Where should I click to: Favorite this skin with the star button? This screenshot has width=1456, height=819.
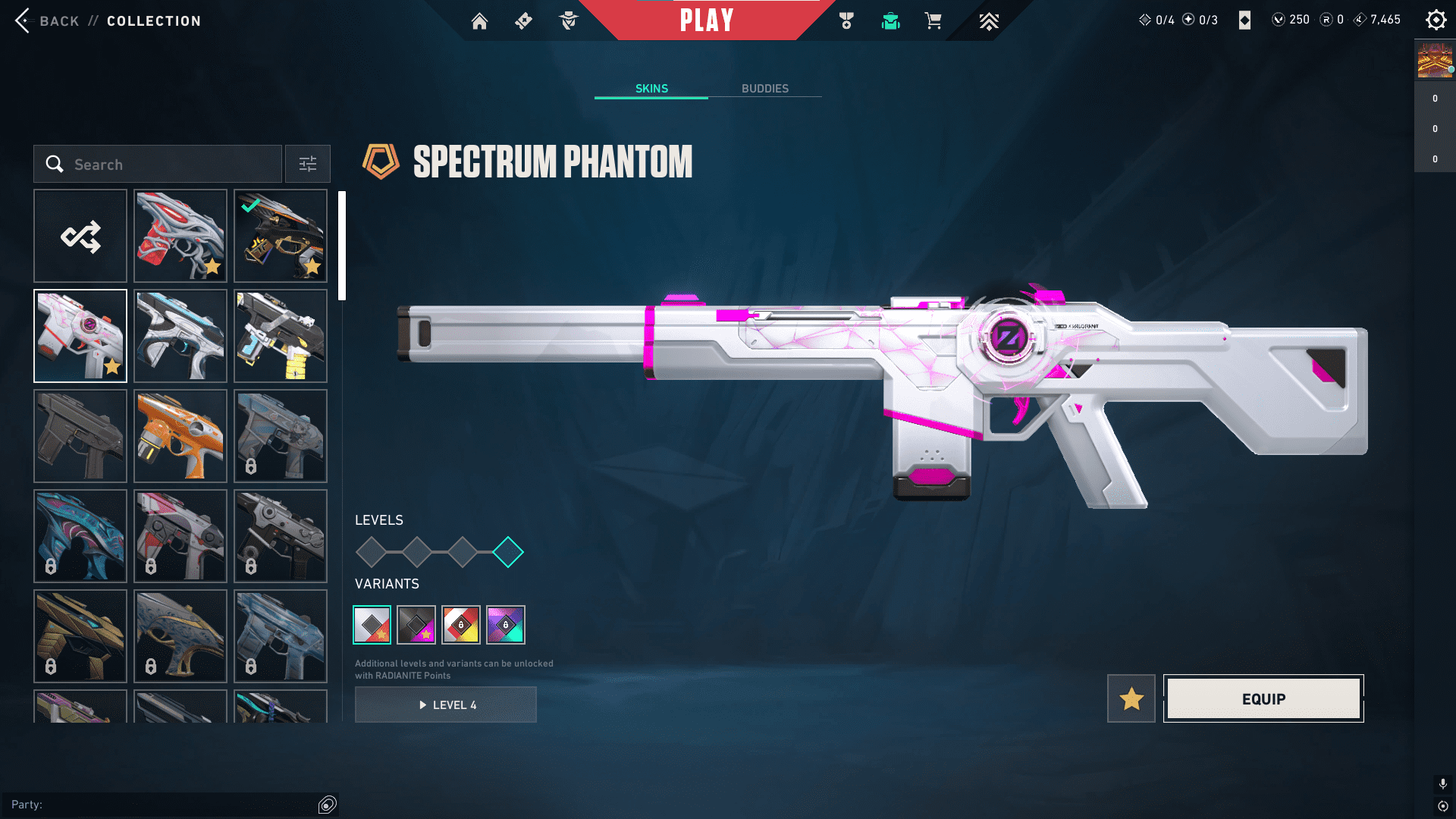(x=1131, y=698)
